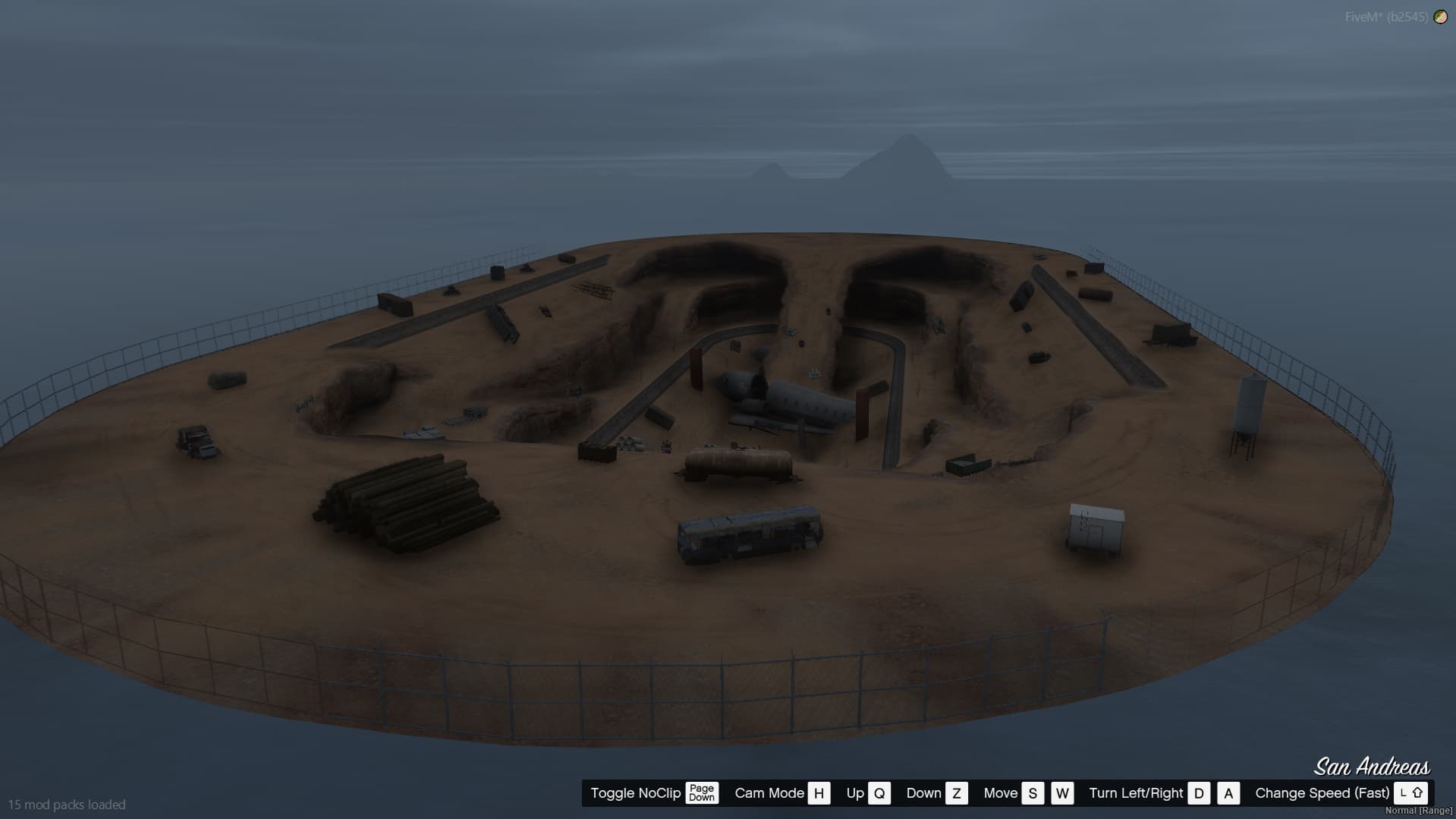Image resolution: width=1456 pixels, height=819 pixels.
Task: Toggle Cam Mode via its label
Action: pos(769,792)
